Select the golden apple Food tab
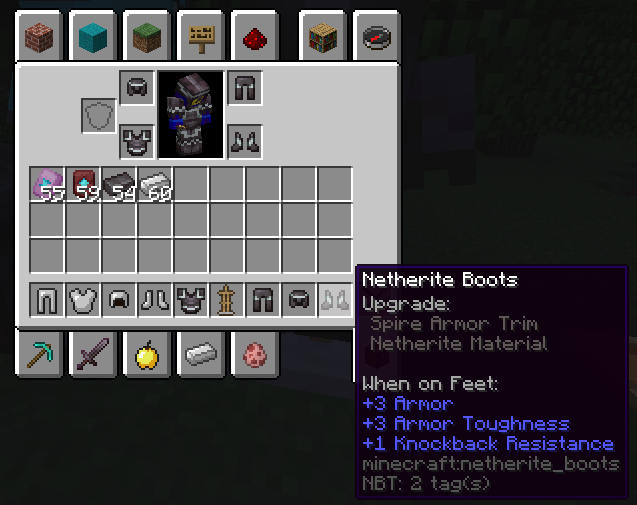This screenshot has height=505, width=637. 148,353
